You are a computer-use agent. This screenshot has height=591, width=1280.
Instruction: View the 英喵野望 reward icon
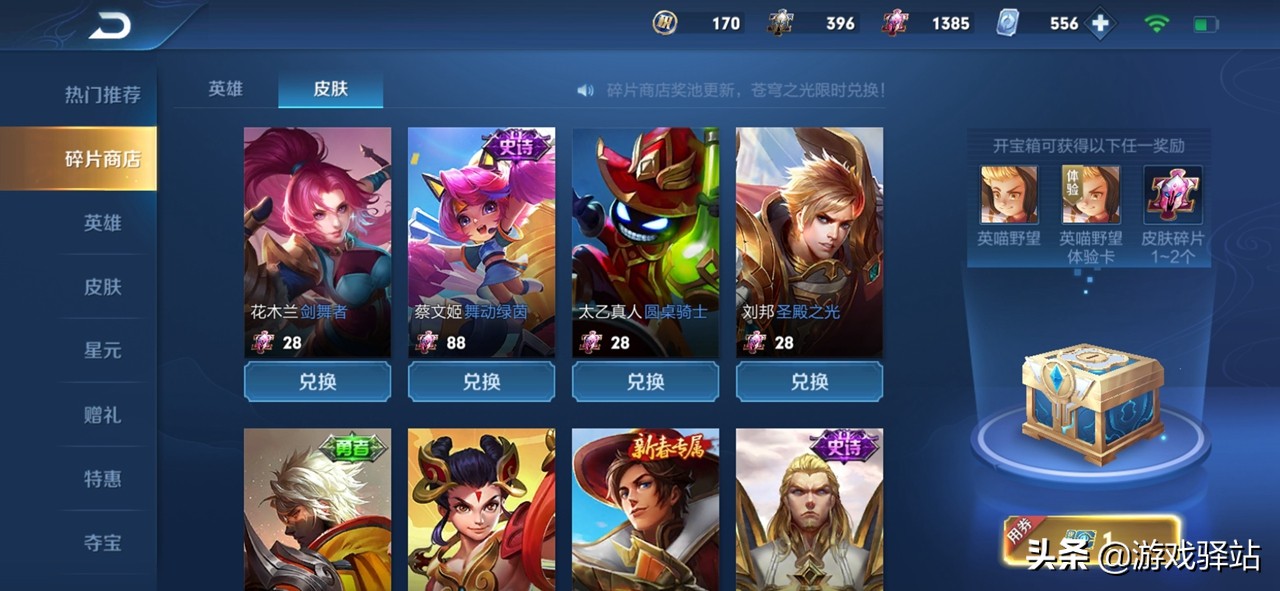coord(1008,194)
